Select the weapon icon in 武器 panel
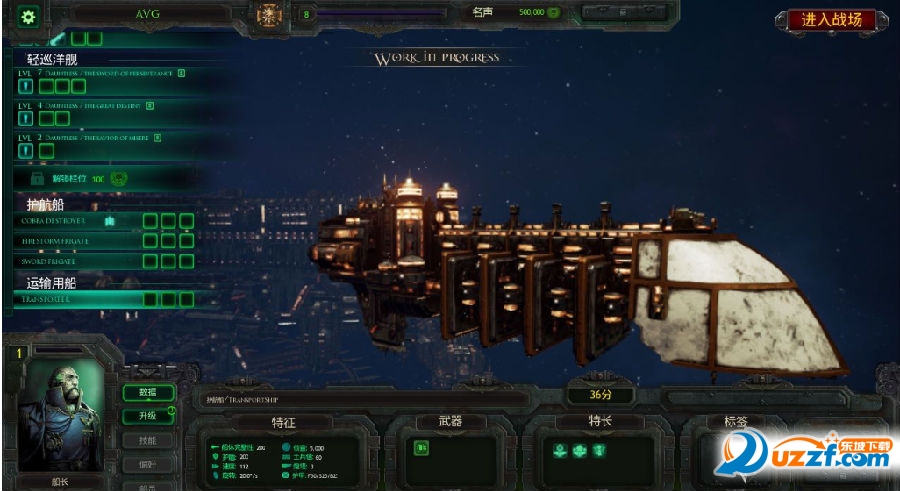Image resolution: width=900 pixels, height=491 pixels. point(421,449)
